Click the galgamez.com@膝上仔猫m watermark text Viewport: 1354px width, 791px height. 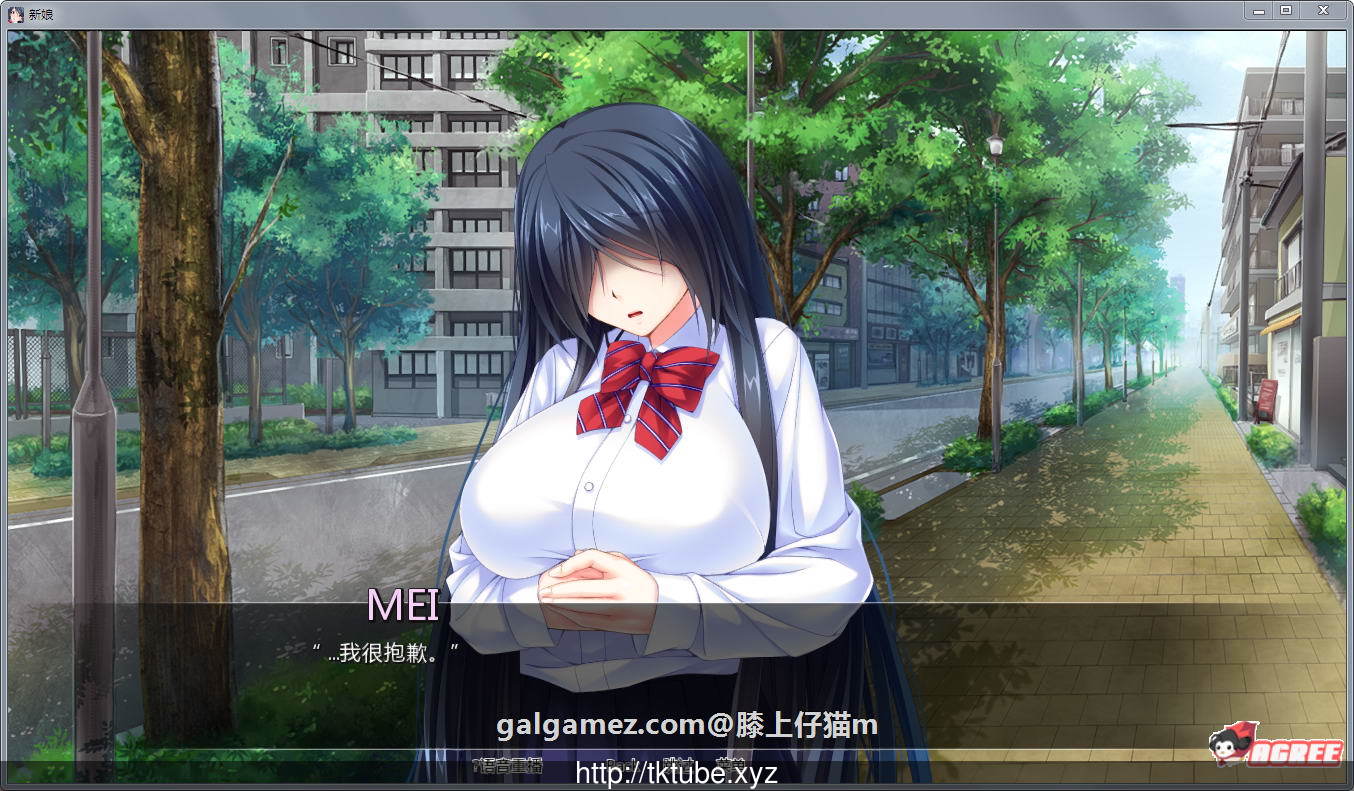[x=686, y=725]
